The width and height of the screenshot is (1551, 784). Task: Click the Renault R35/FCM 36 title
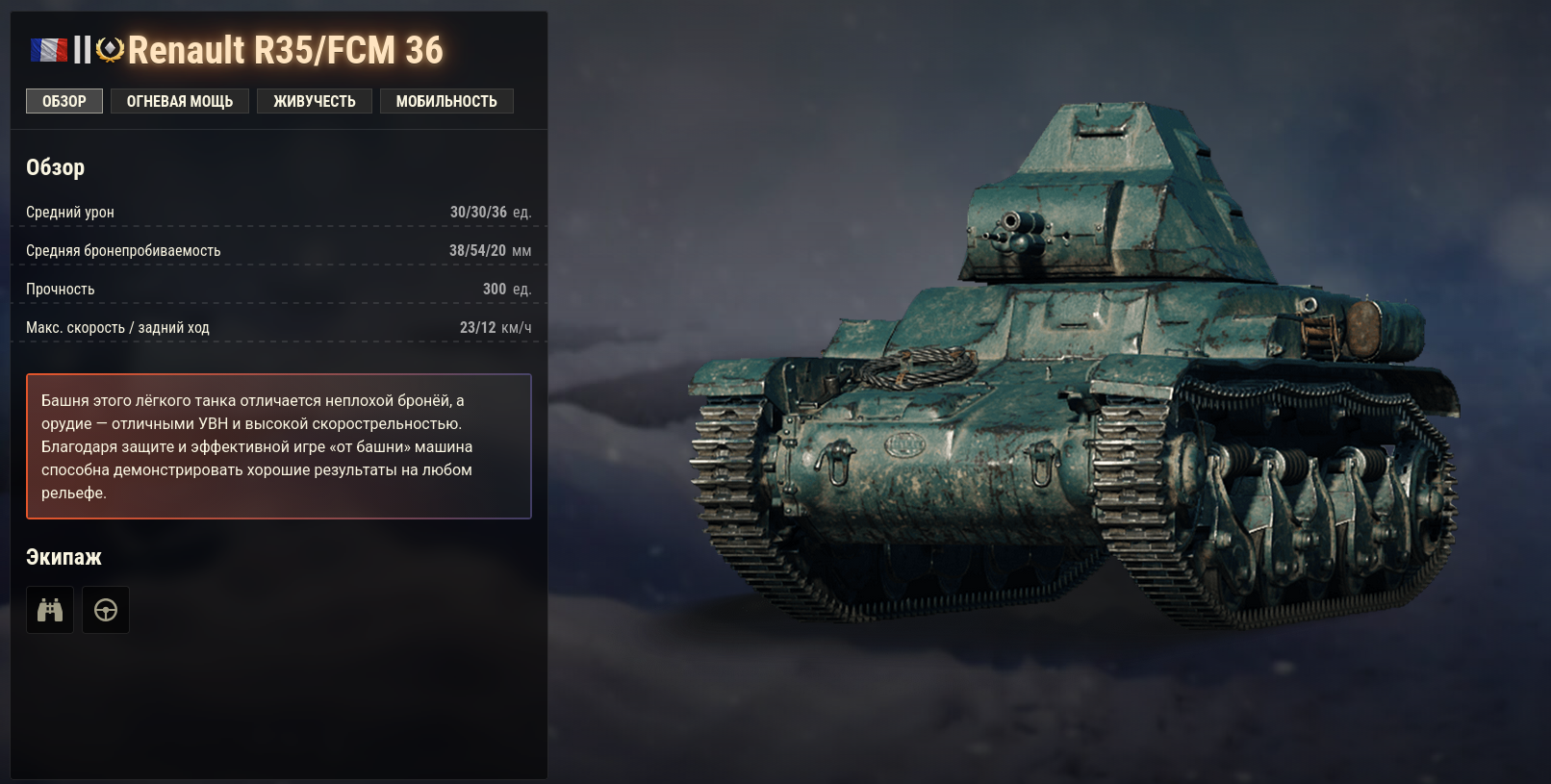(289, 48)
